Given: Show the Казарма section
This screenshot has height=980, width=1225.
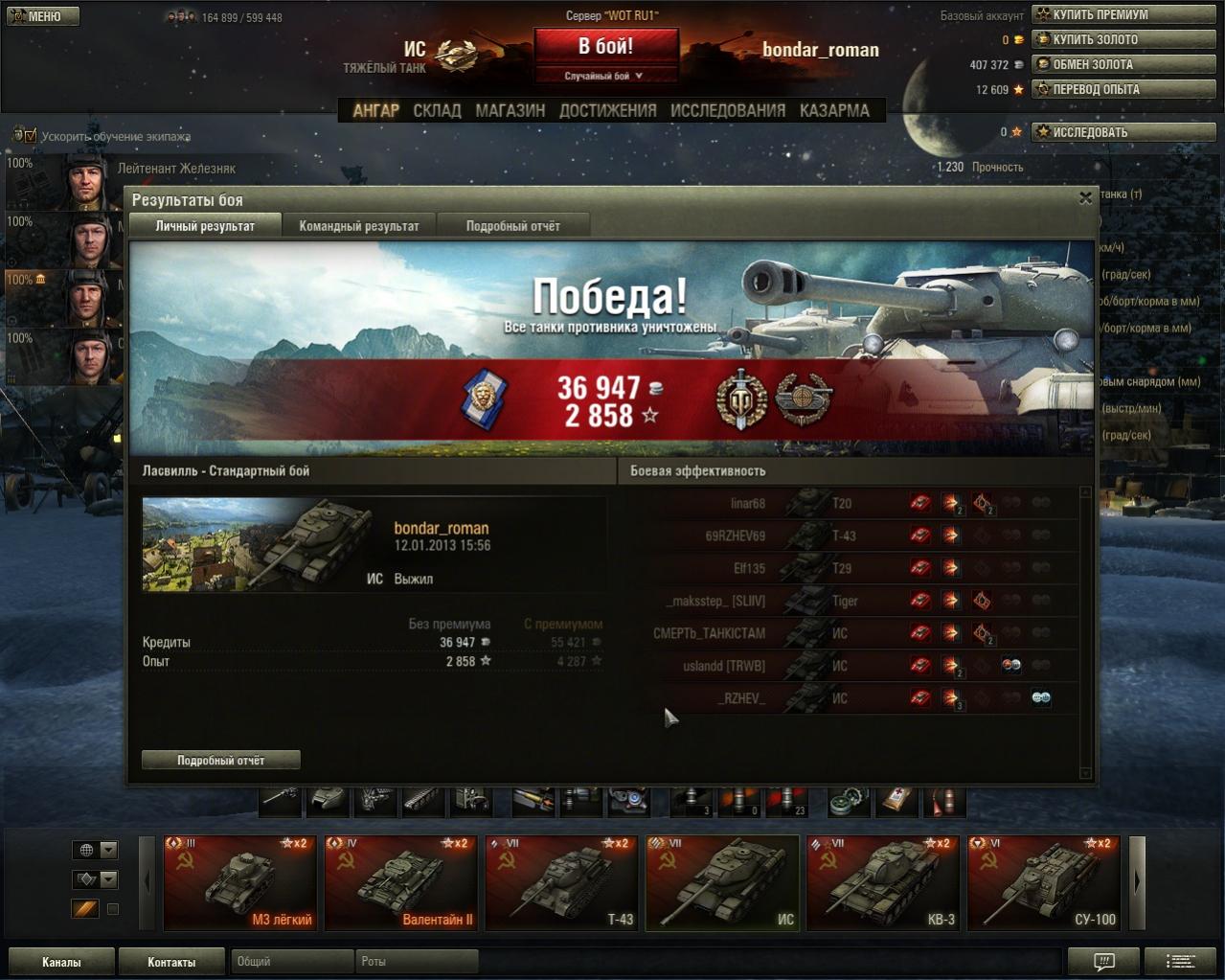Looking at the screenshot, I should click(x=834, y=110).
